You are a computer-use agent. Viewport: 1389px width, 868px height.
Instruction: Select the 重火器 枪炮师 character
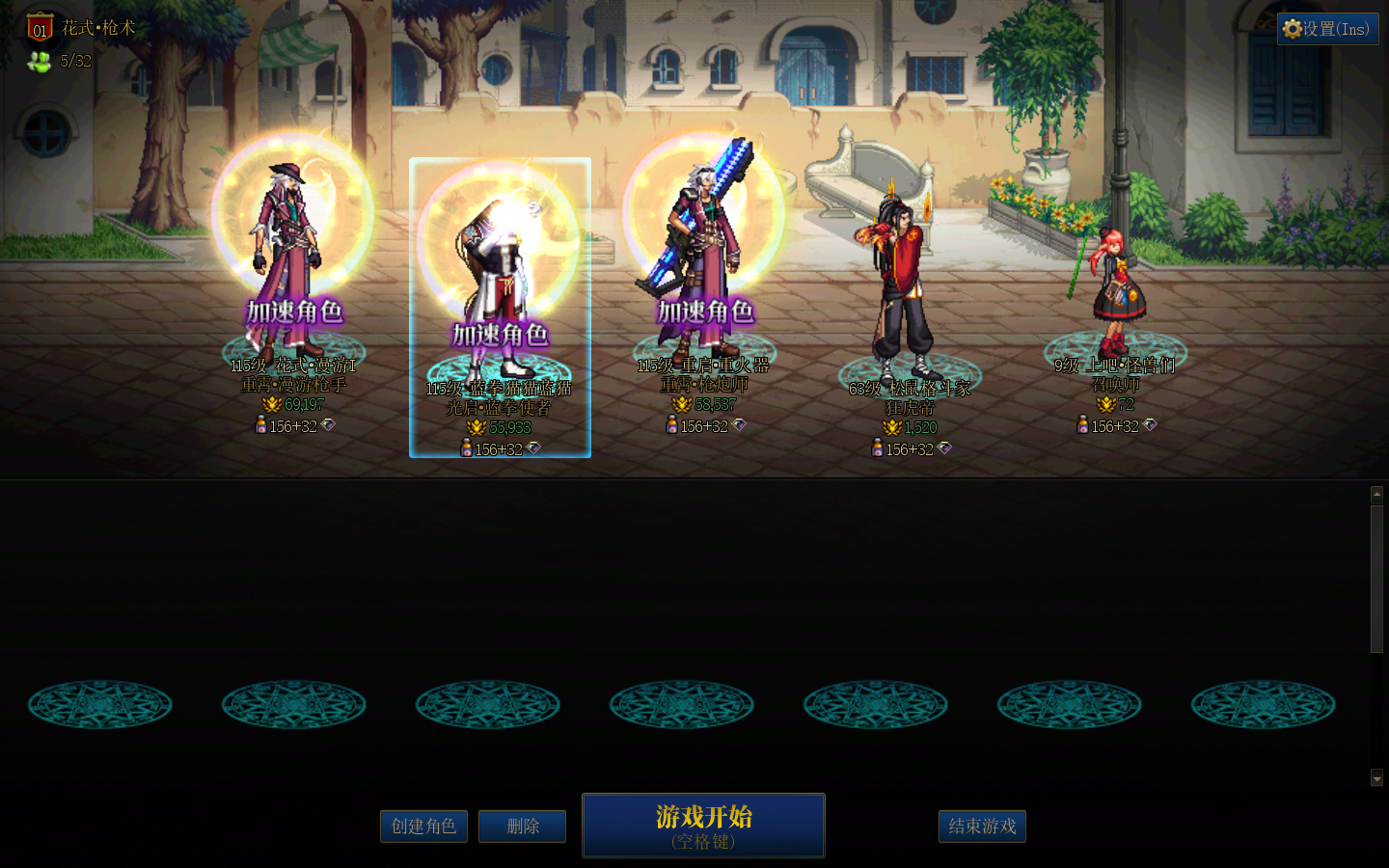(703, 260)
